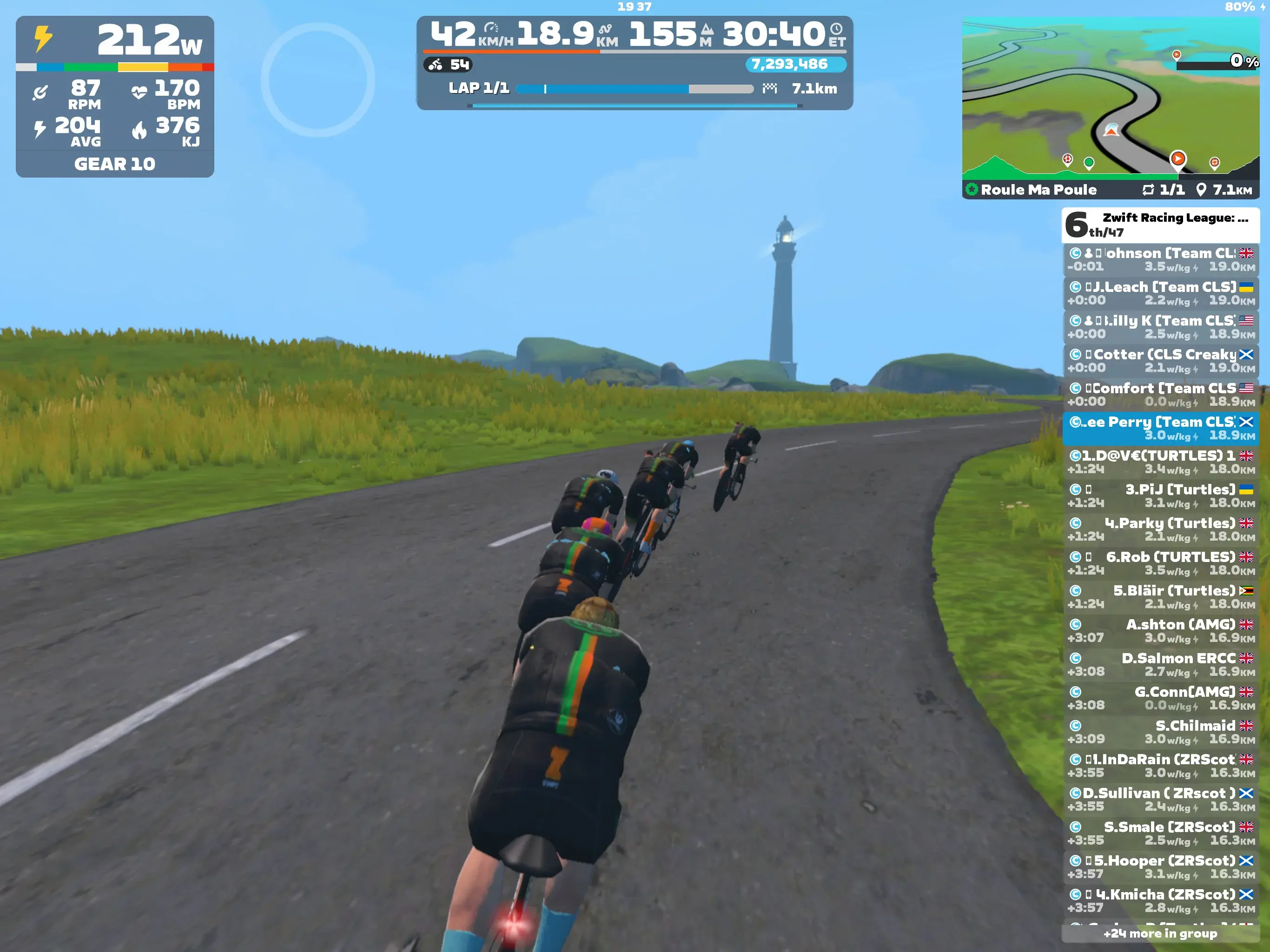Expand the +24 more in group row
This screenshot has height=952, width=1270.
coord(1160,933)
